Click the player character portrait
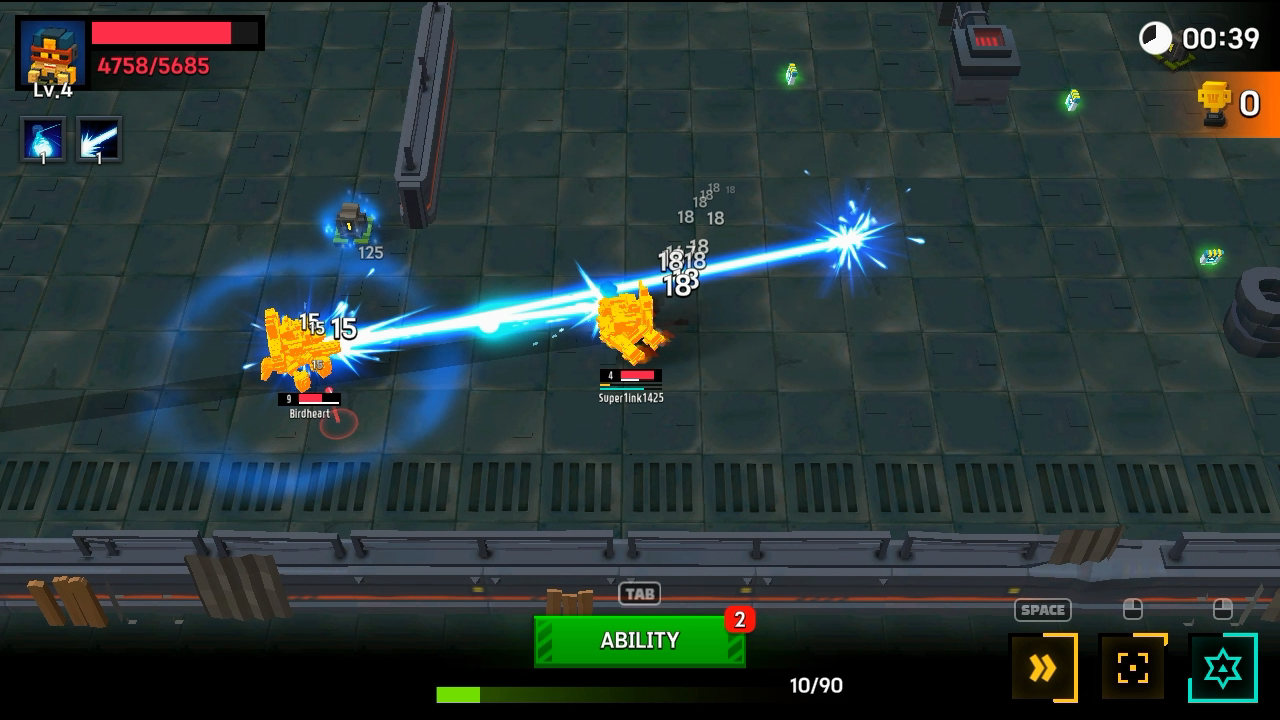Image resolution: width=1280 pixels, height=720 pixels. pyautogui.click(x=52, y=54)
